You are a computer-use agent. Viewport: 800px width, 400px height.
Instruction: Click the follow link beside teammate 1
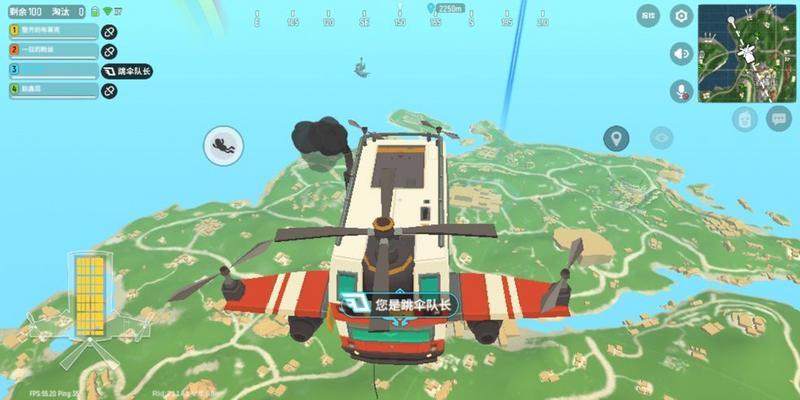point(109,32)
